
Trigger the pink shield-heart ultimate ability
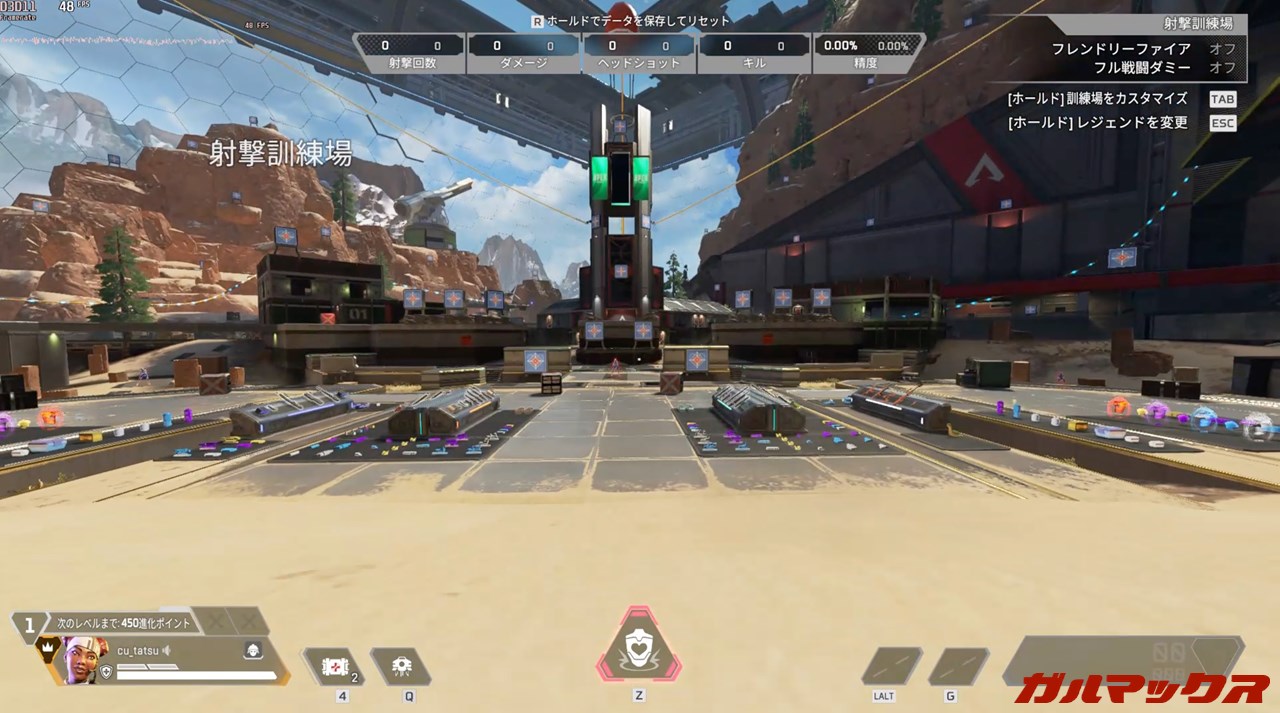point(639,648)
